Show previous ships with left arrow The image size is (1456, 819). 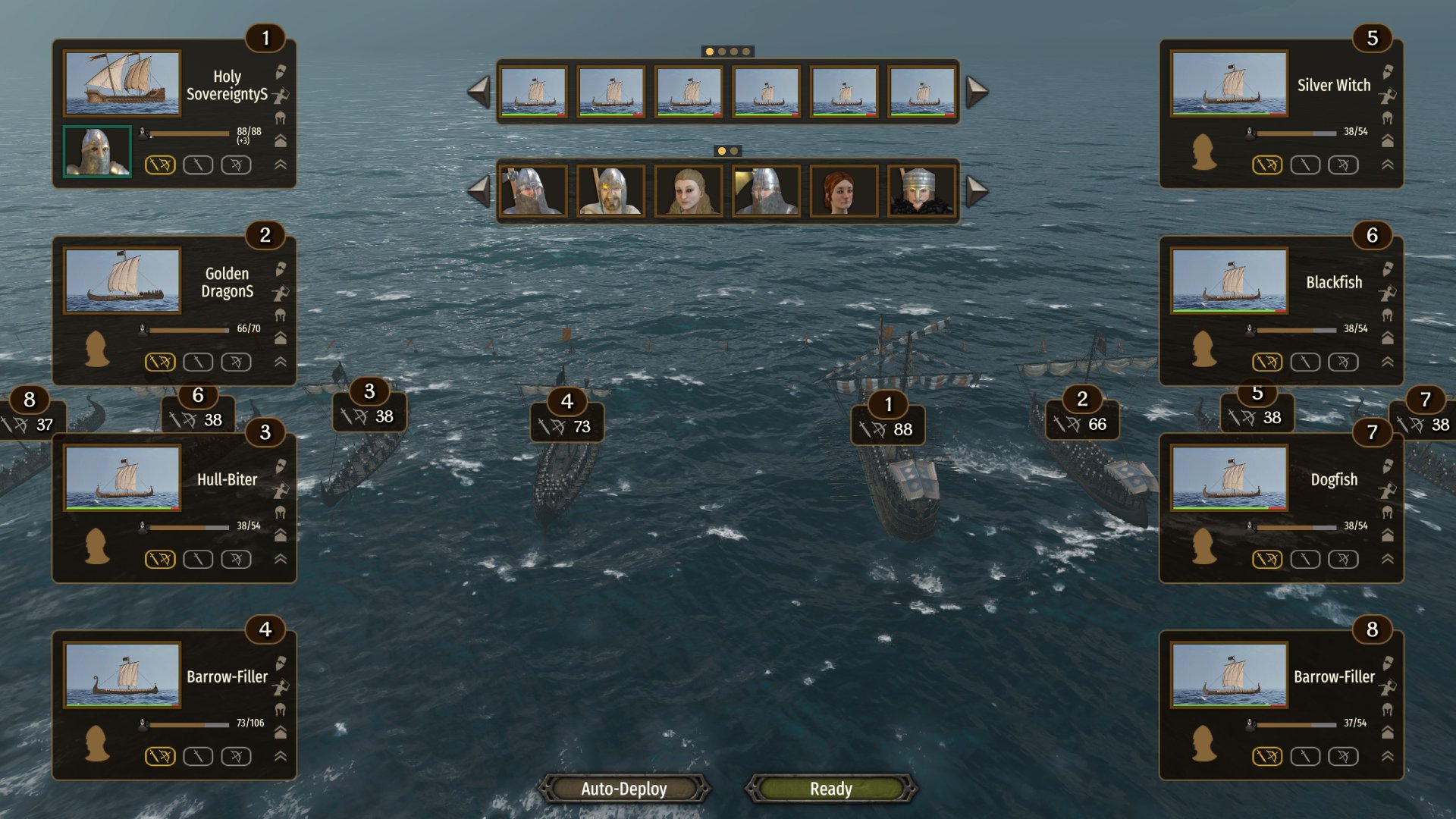(479, 92)
